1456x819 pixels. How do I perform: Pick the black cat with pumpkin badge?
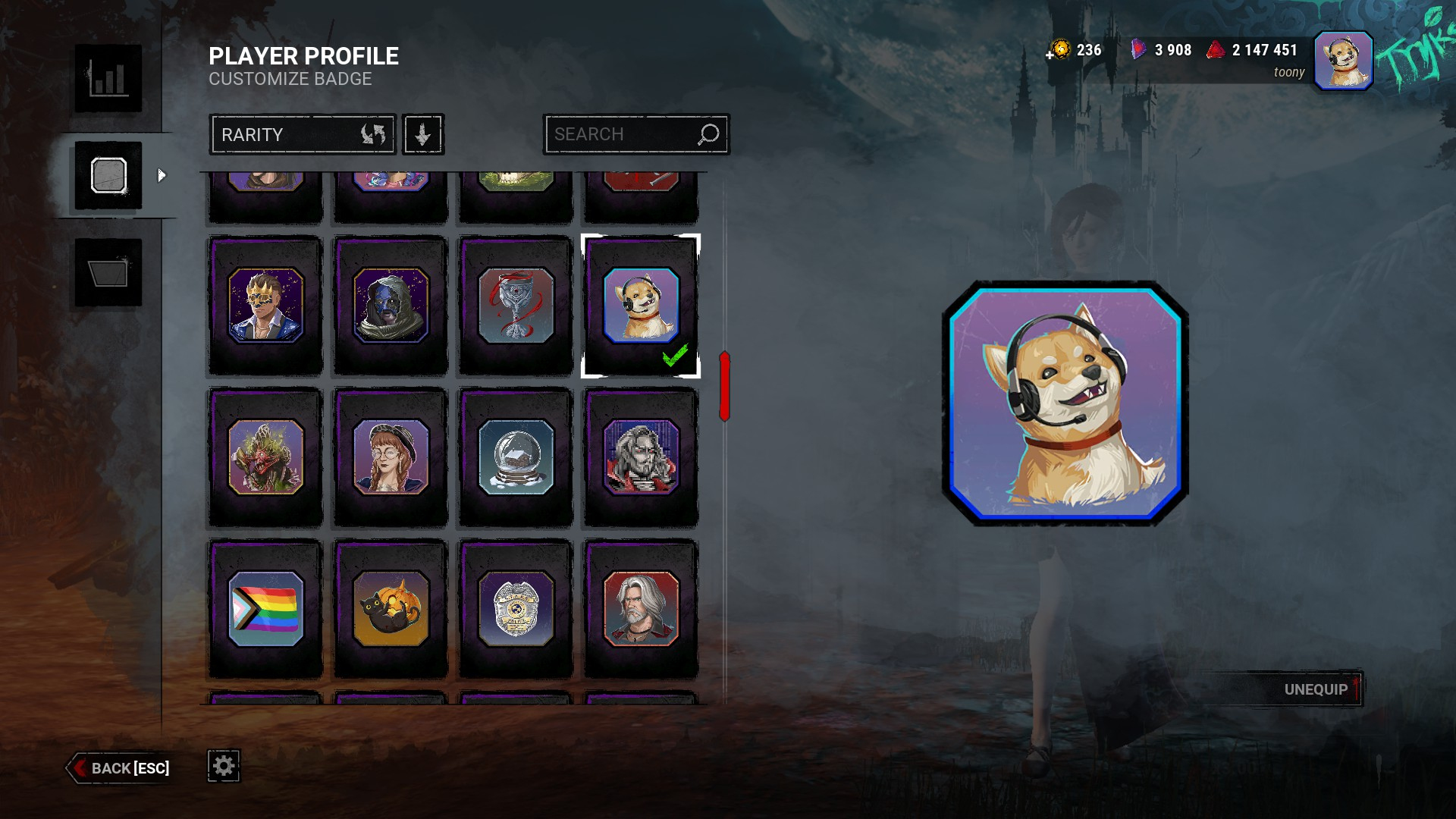click(x=391, y=609)
